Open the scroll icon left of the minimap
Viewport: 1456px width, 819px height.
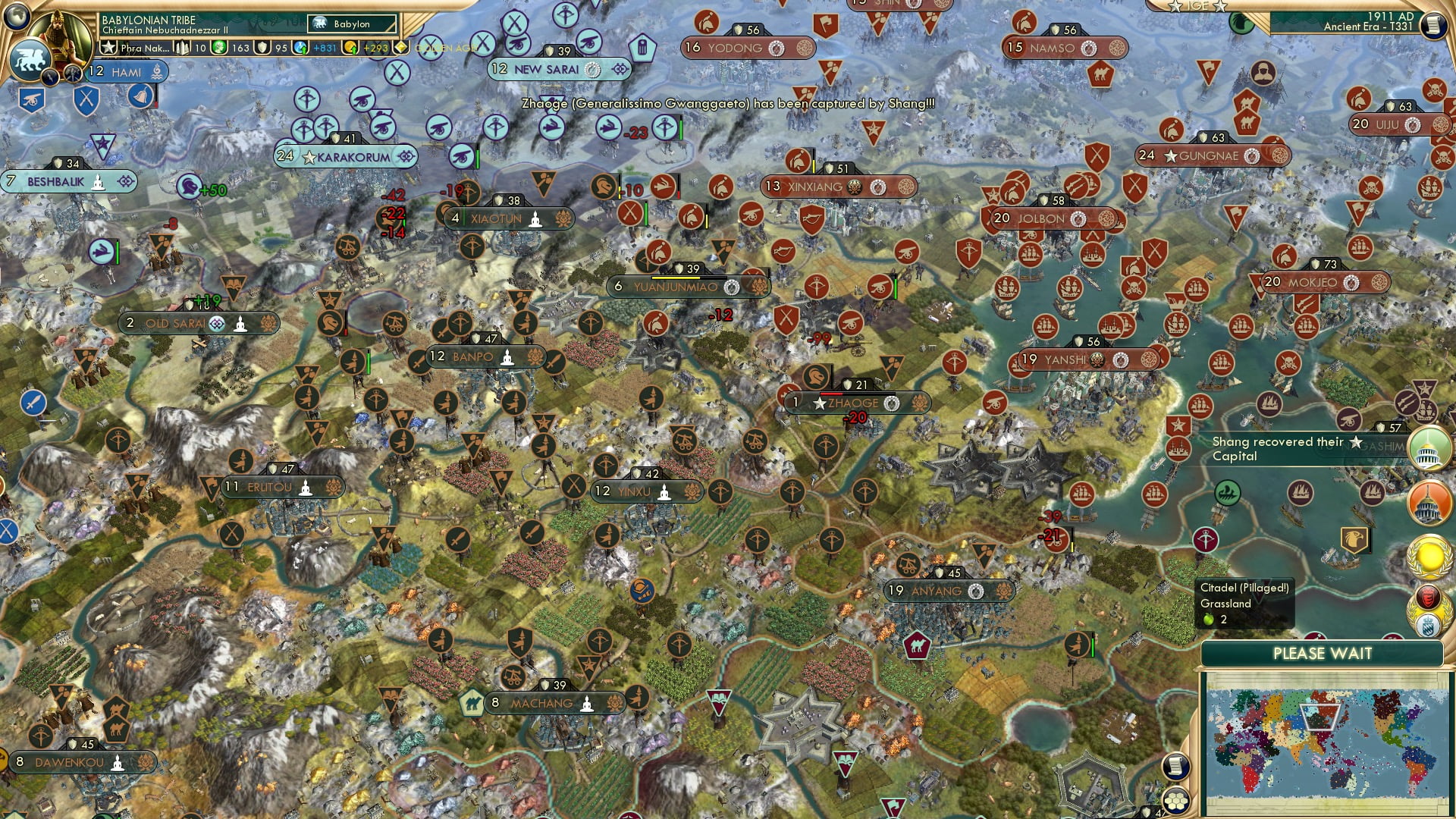[1175, 766]
